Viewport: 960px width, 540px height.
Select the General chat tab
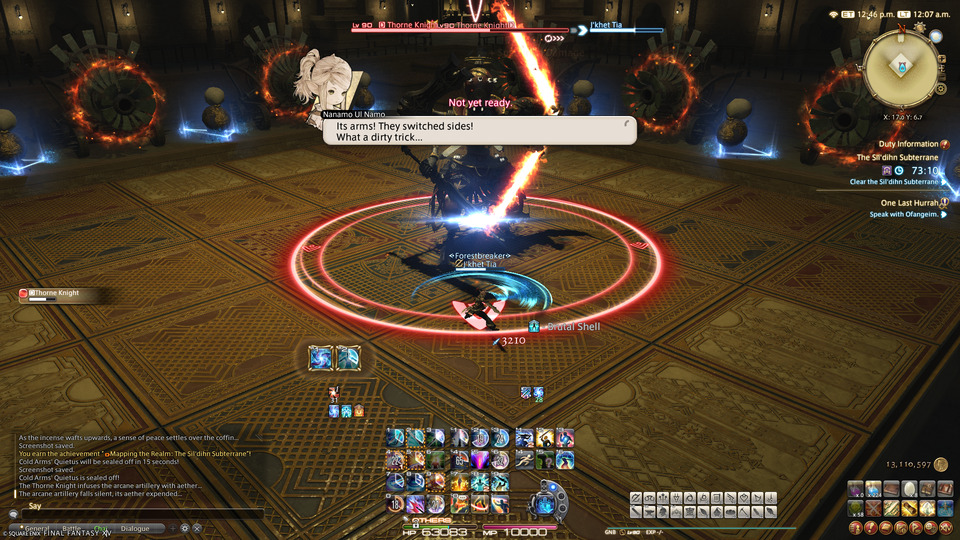click(x=37, y=528)
